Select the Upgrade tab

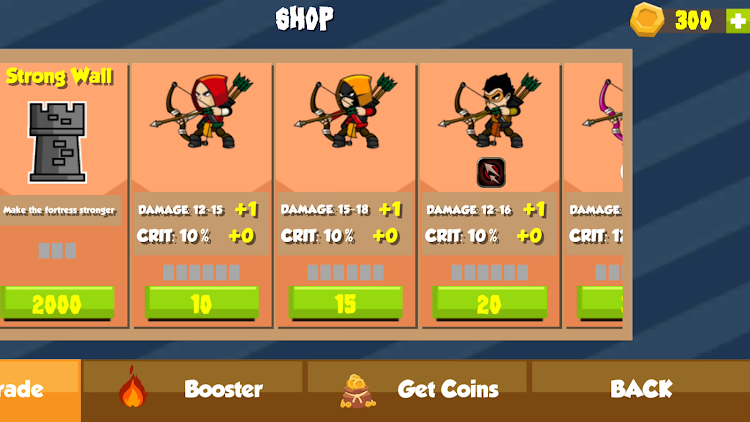coord(38,390)
